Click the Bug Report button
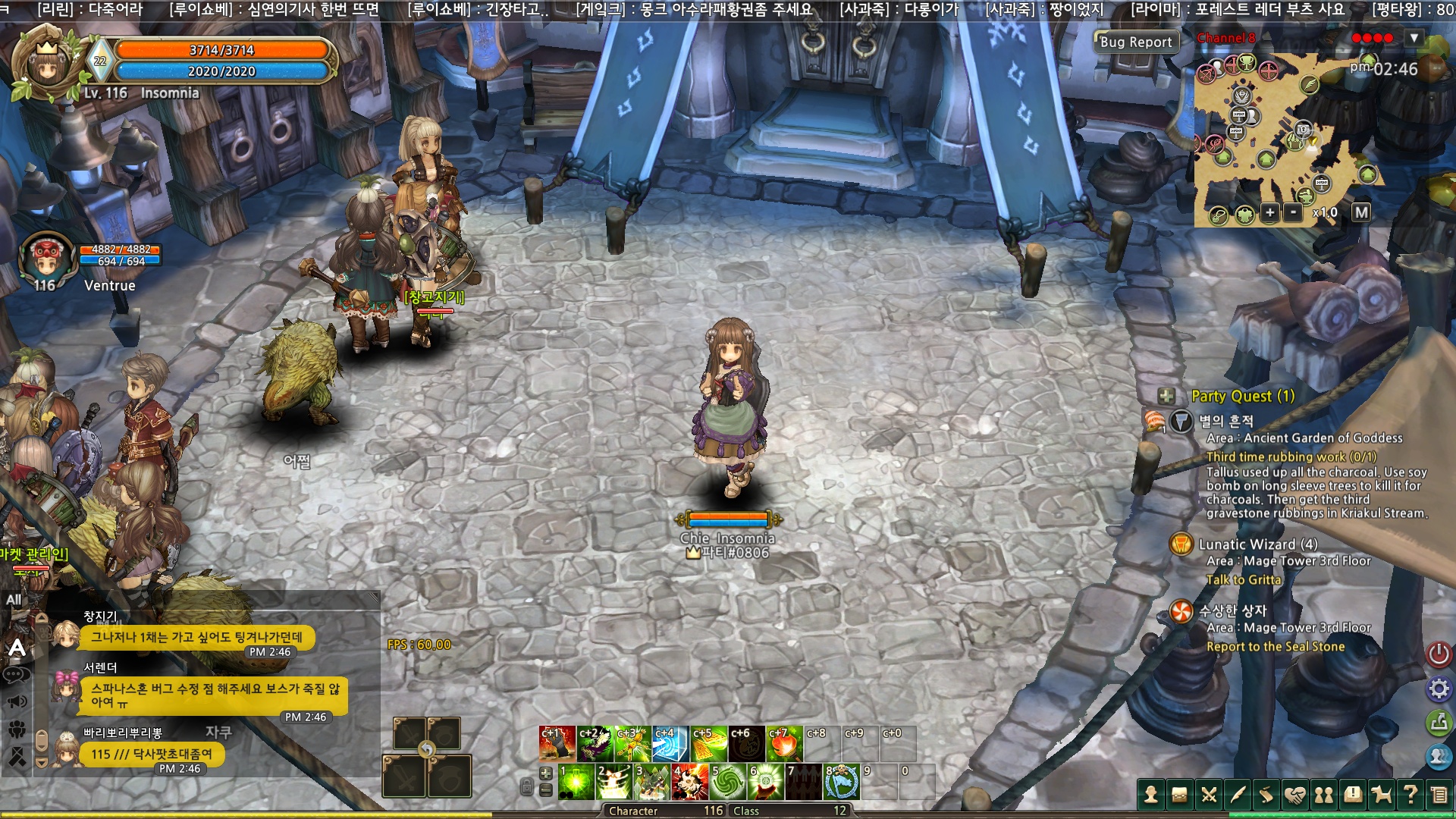The width and height of the screenshot is (1456, 819). [1135, 42]
